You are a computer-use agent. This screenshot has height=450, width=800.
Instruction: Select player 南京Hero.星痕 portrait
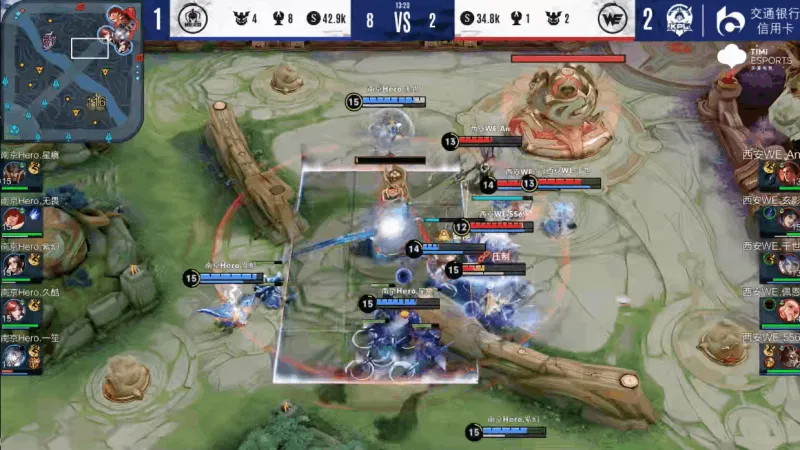click(16, 174)
